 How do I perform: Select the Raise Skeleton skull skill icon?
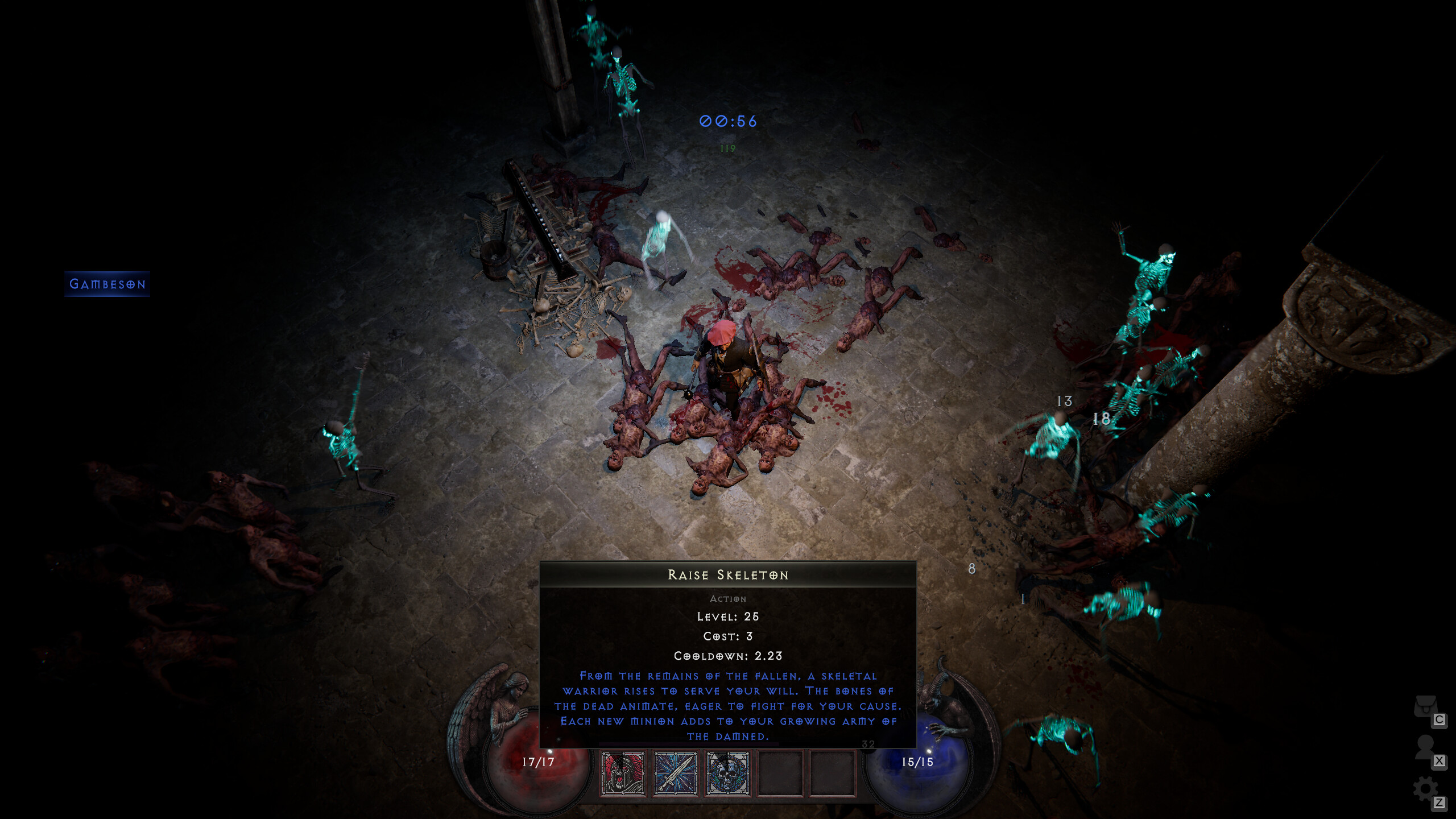[x=726, y=775]
